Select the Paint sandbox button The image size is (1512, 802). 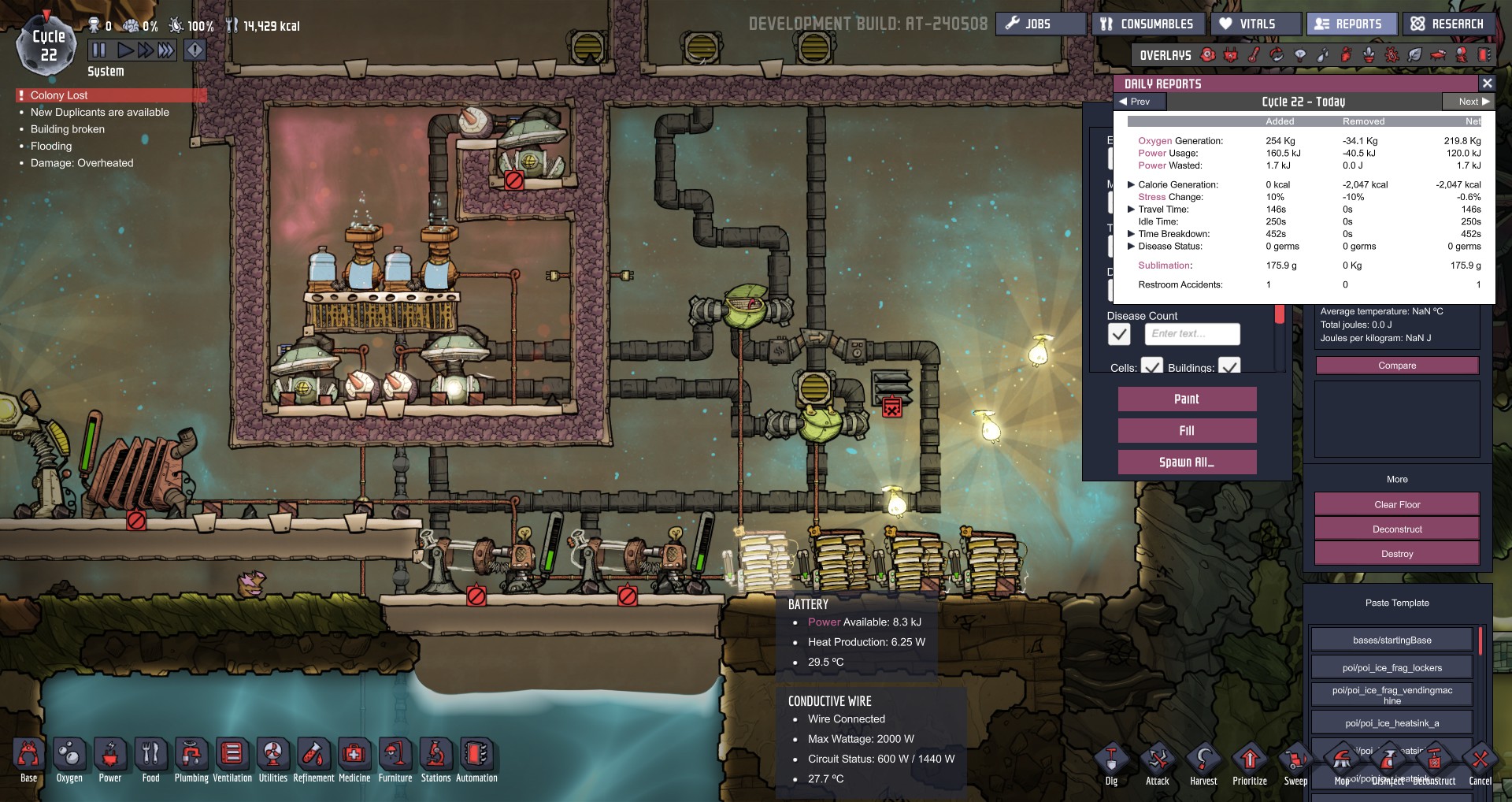pyautogui.click(x=1187, y=399)
